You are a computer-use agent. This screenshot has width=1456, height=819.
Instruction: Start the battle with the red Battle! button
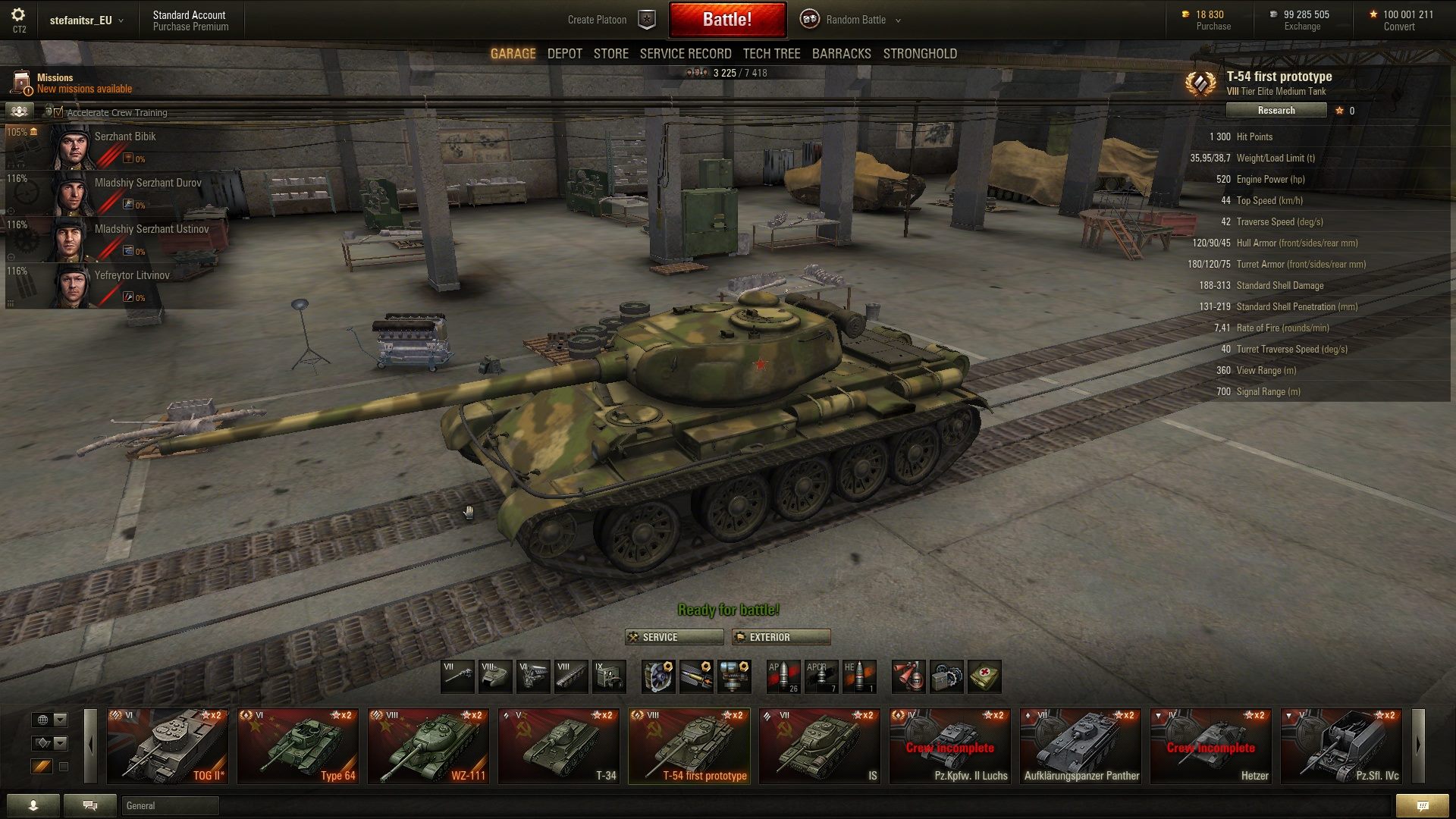[x=726, y=20]
